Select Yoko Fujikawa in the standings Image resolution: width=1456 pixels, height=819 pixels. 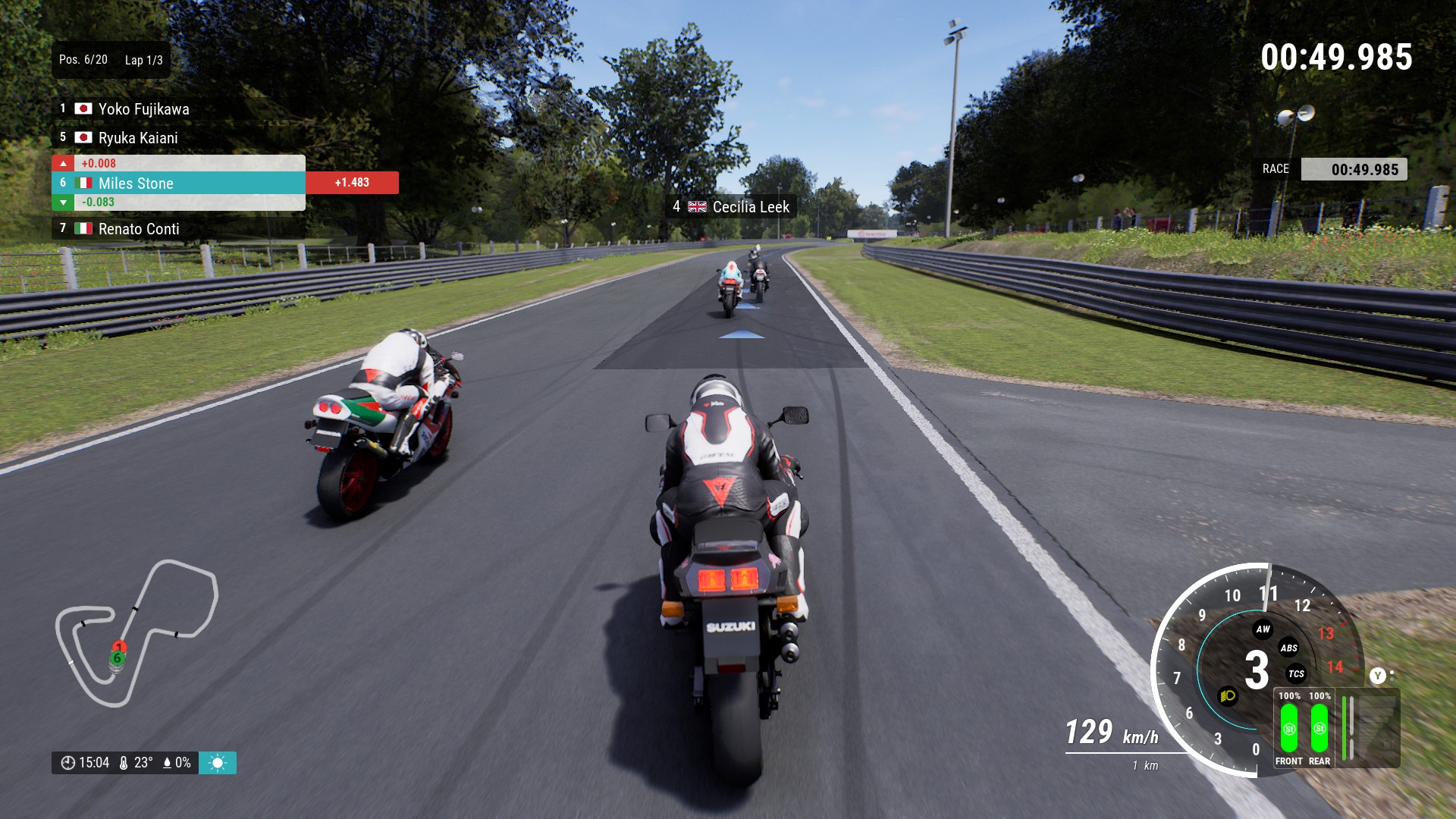pyautogui.click(x=143, y=109)
